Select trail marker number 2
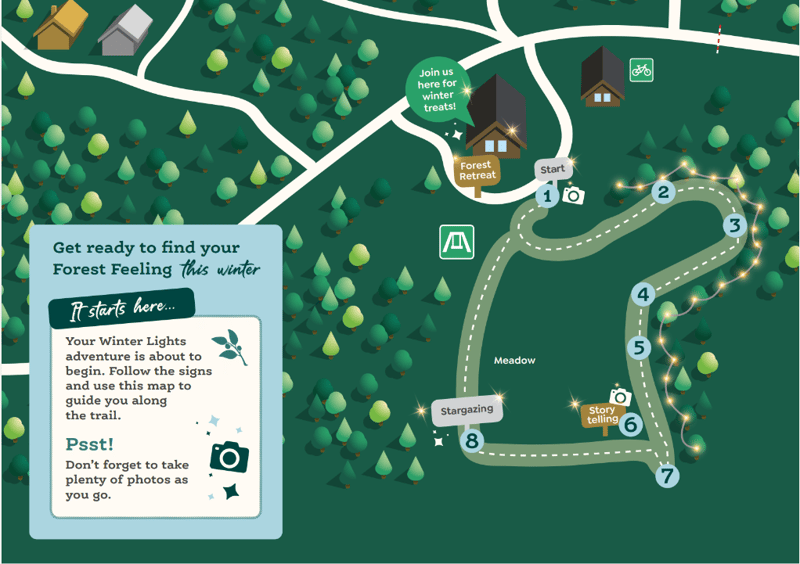Image resolution: width=800 pixels, height=564 pixels. coord(663,192)
